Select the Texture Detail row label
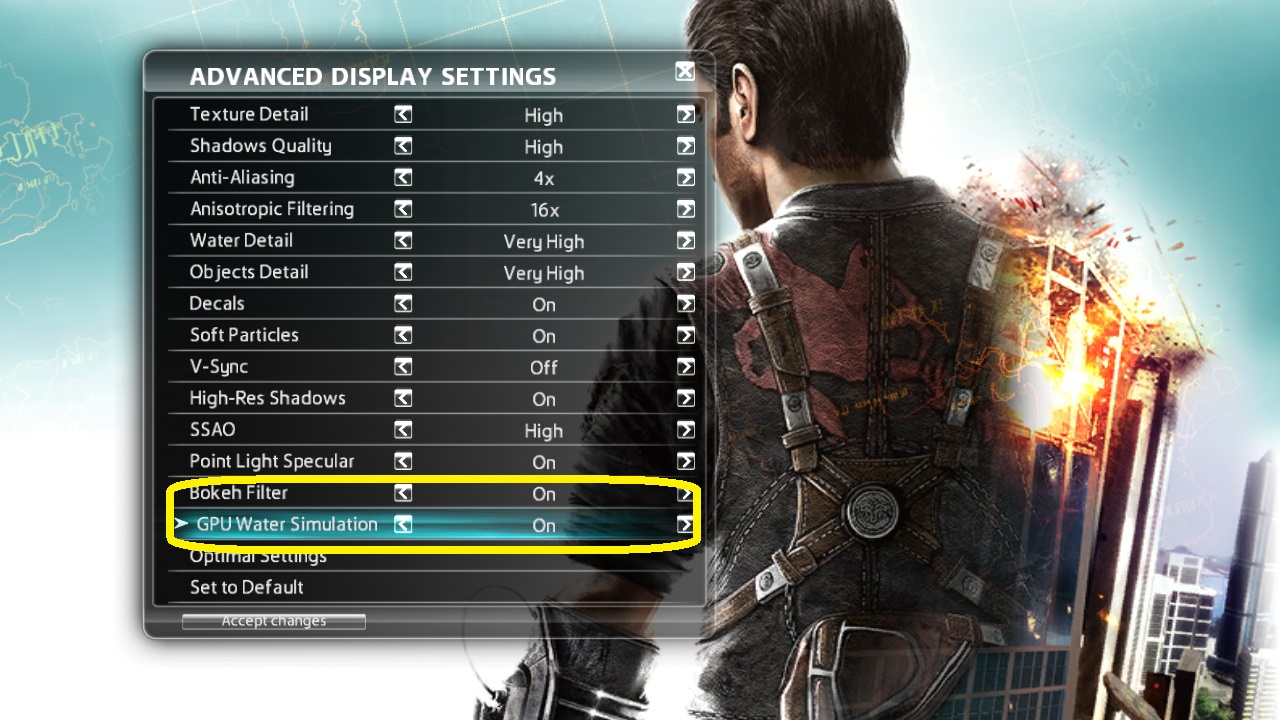 click(x=249, y=114)
